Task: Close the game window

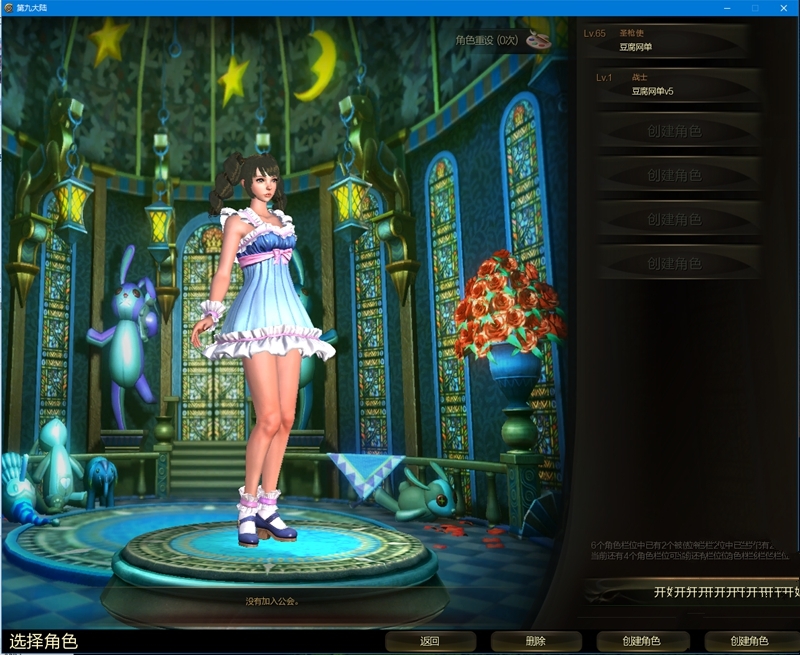Action: click(x=783, y=8)
